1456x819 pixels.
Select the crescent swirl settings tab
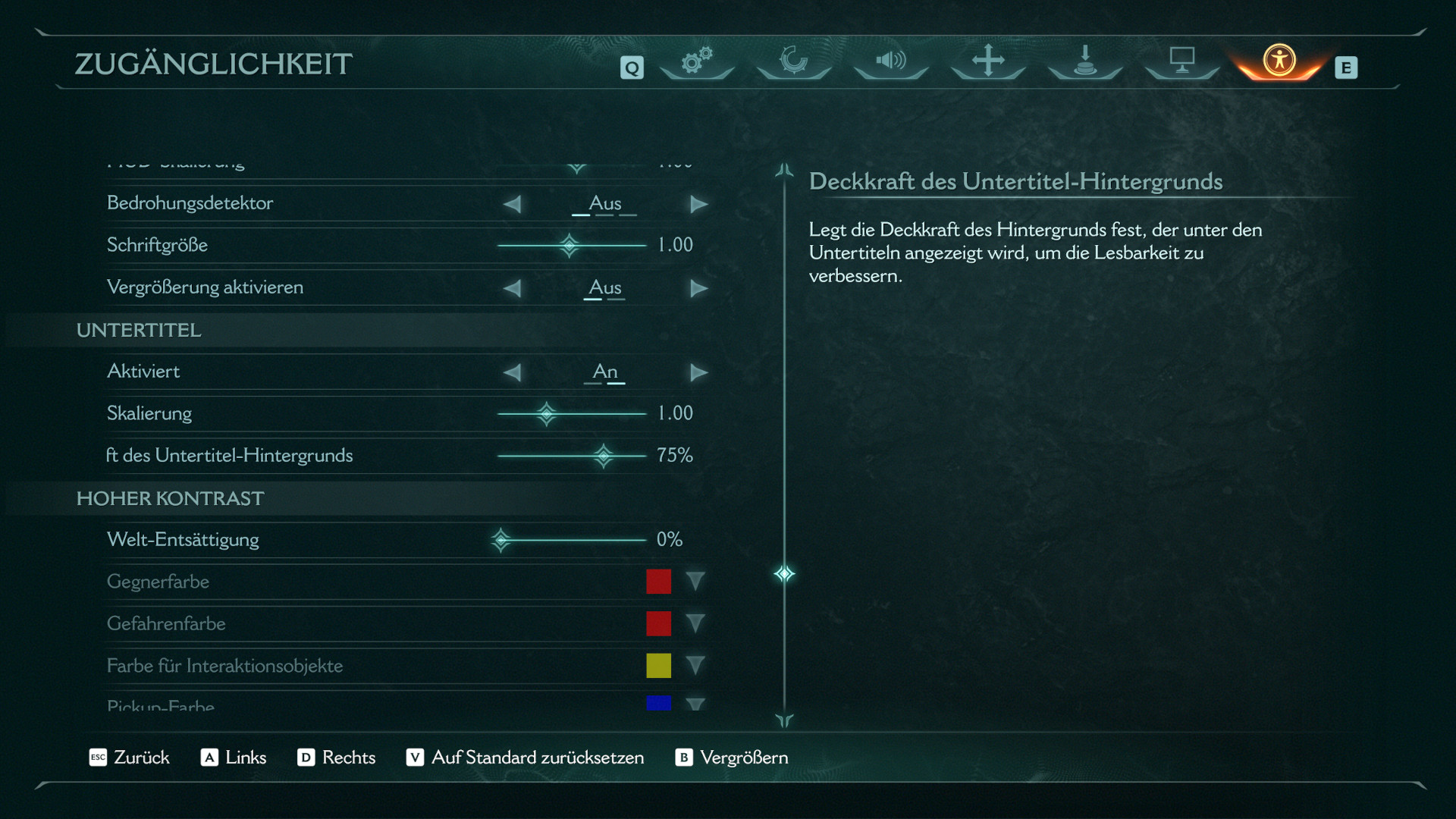coord(794,60)
